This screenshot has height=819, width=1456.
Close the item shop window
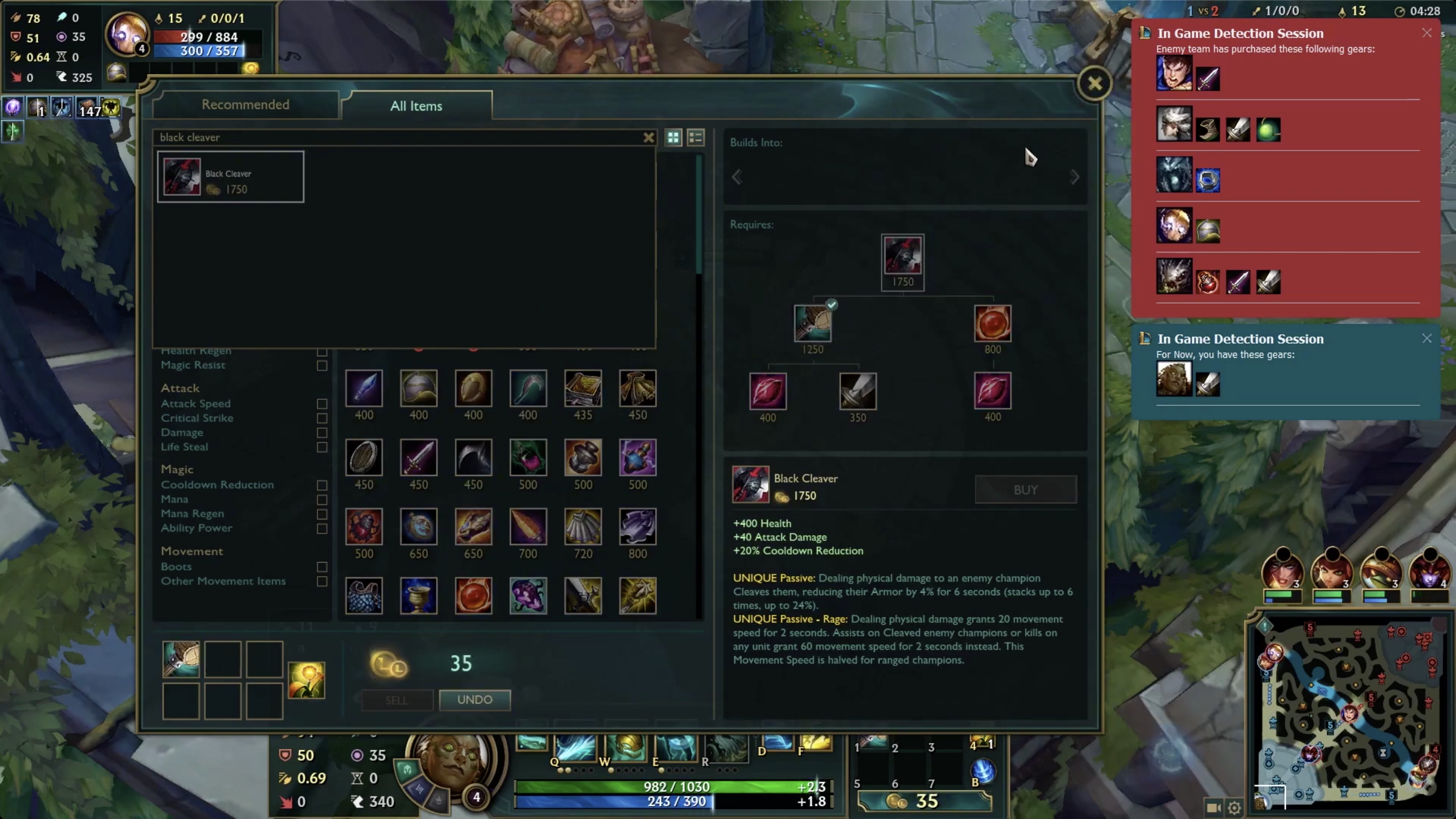[x=1094, y=84]
